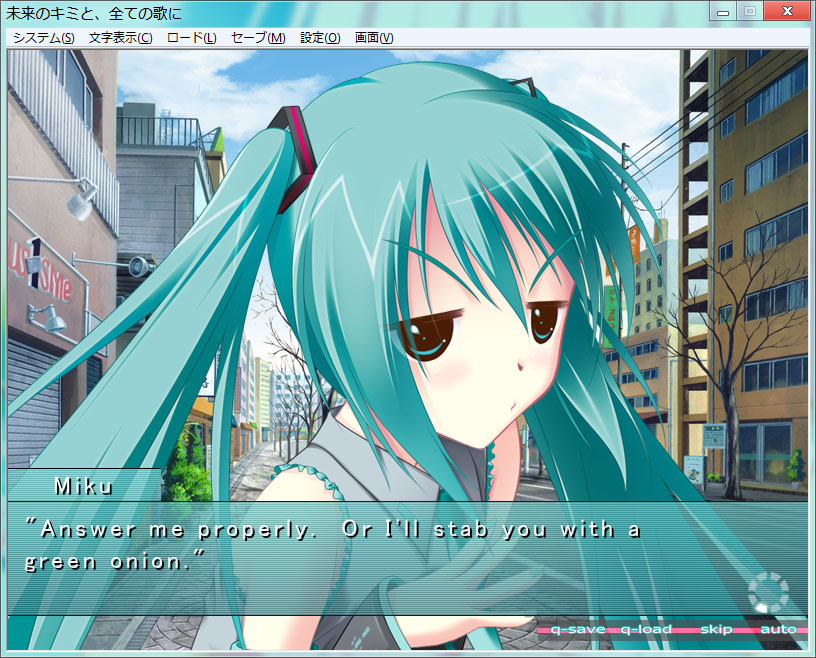Quick load using the q-load button
The image size is (816, 658).
(646, 629)
